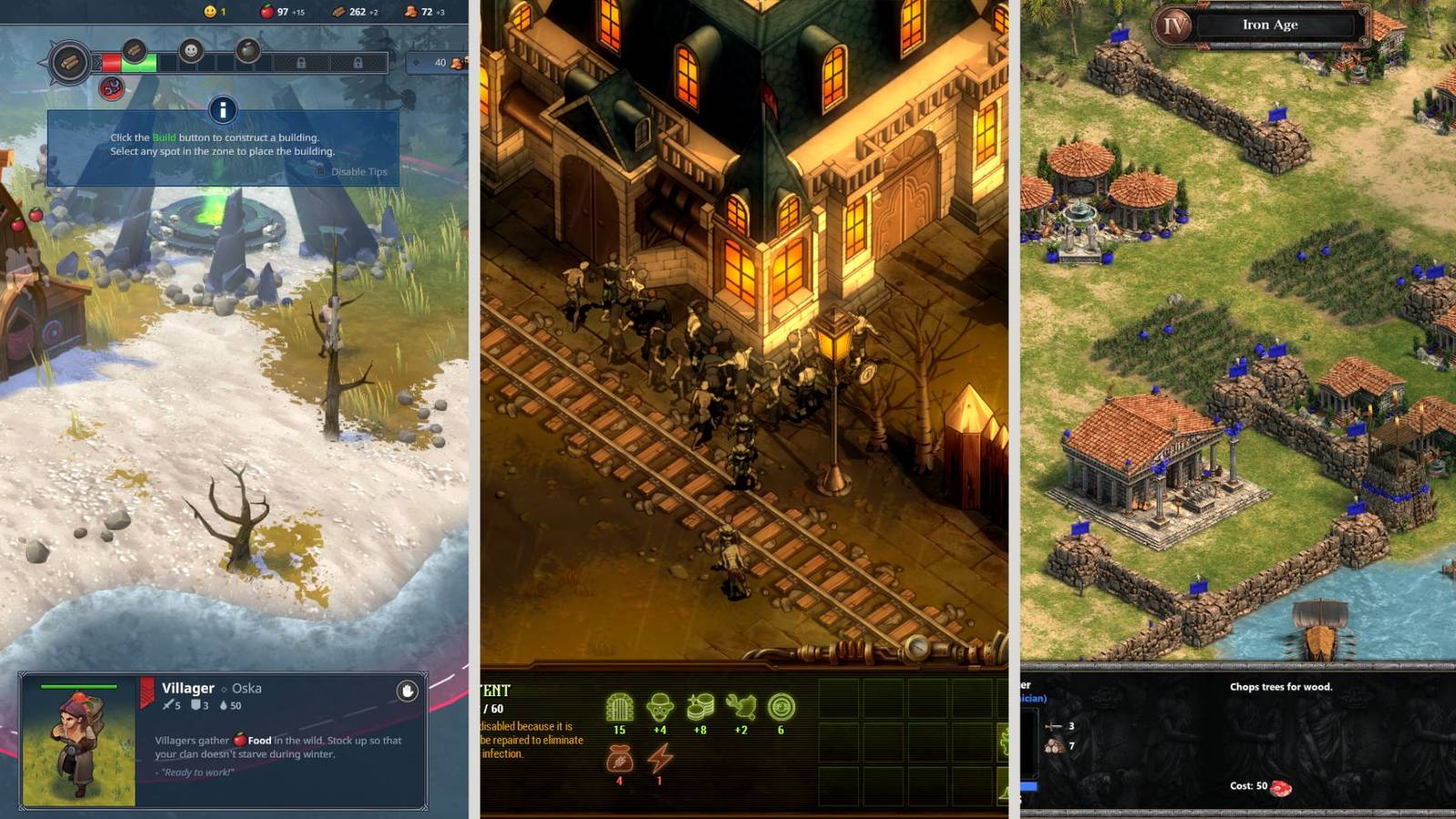Click the Disable Tips link
1456x819 pixels.
tap(359, 171)
